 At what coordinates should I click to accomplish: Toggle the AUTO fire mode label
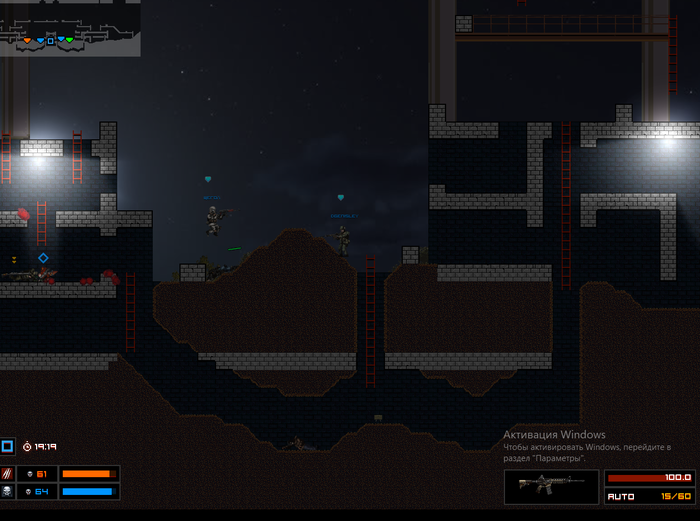point(622,496)
